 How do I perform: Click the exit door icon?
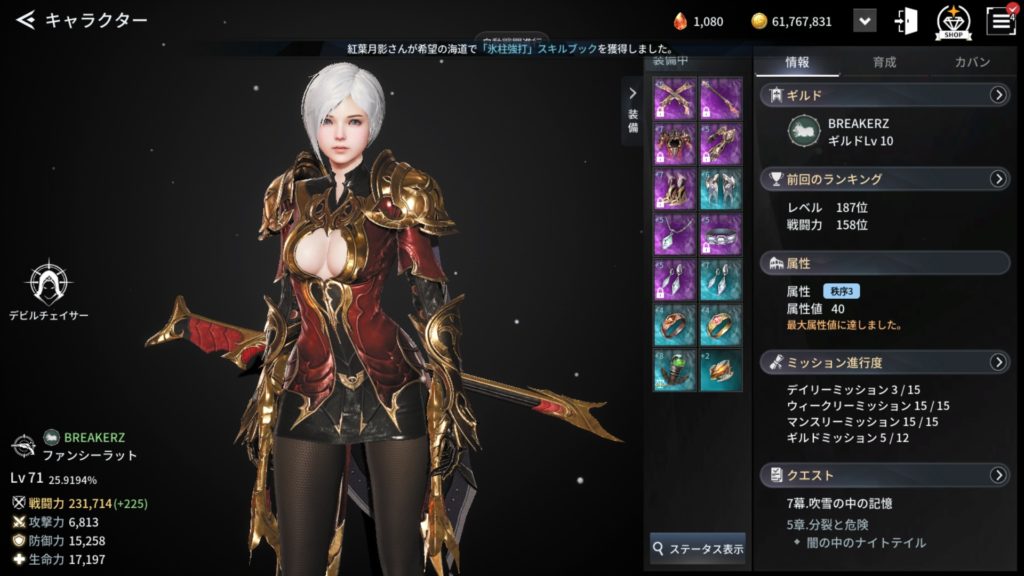pos(907,21)
